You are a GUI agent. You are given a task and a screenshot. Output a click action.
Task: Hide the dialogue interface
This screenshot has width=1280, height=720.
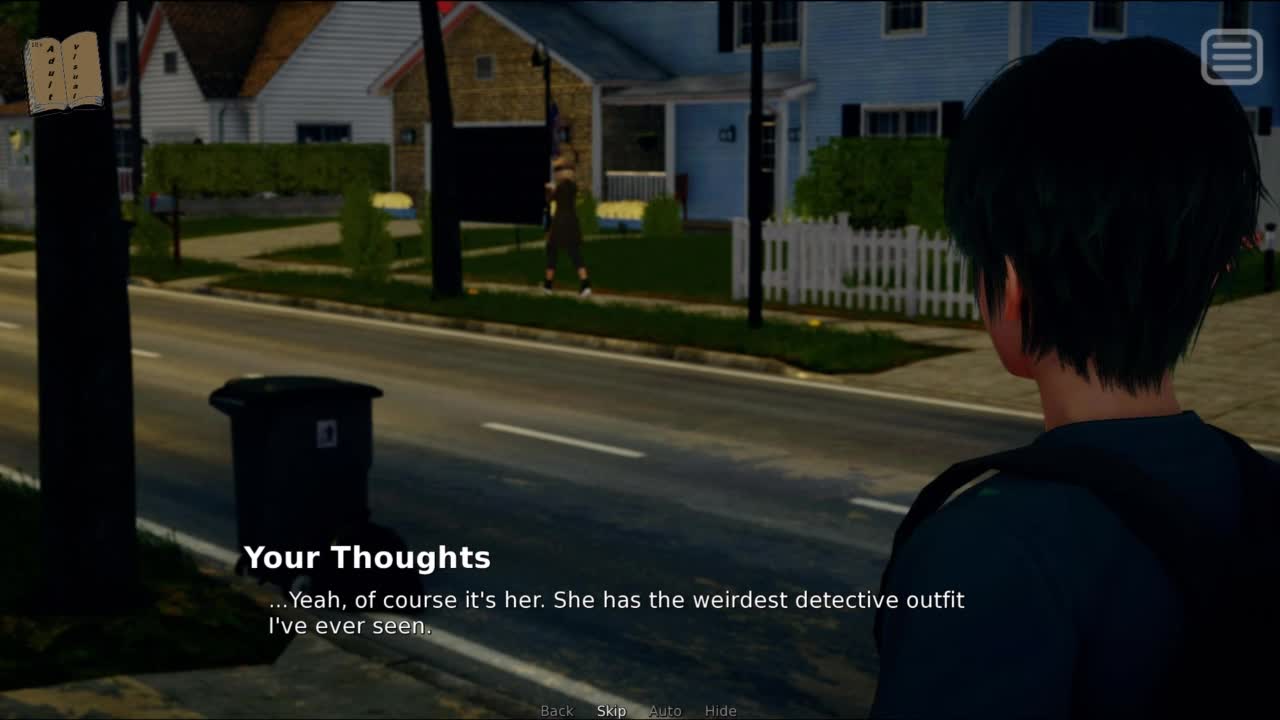click(720, 711)
